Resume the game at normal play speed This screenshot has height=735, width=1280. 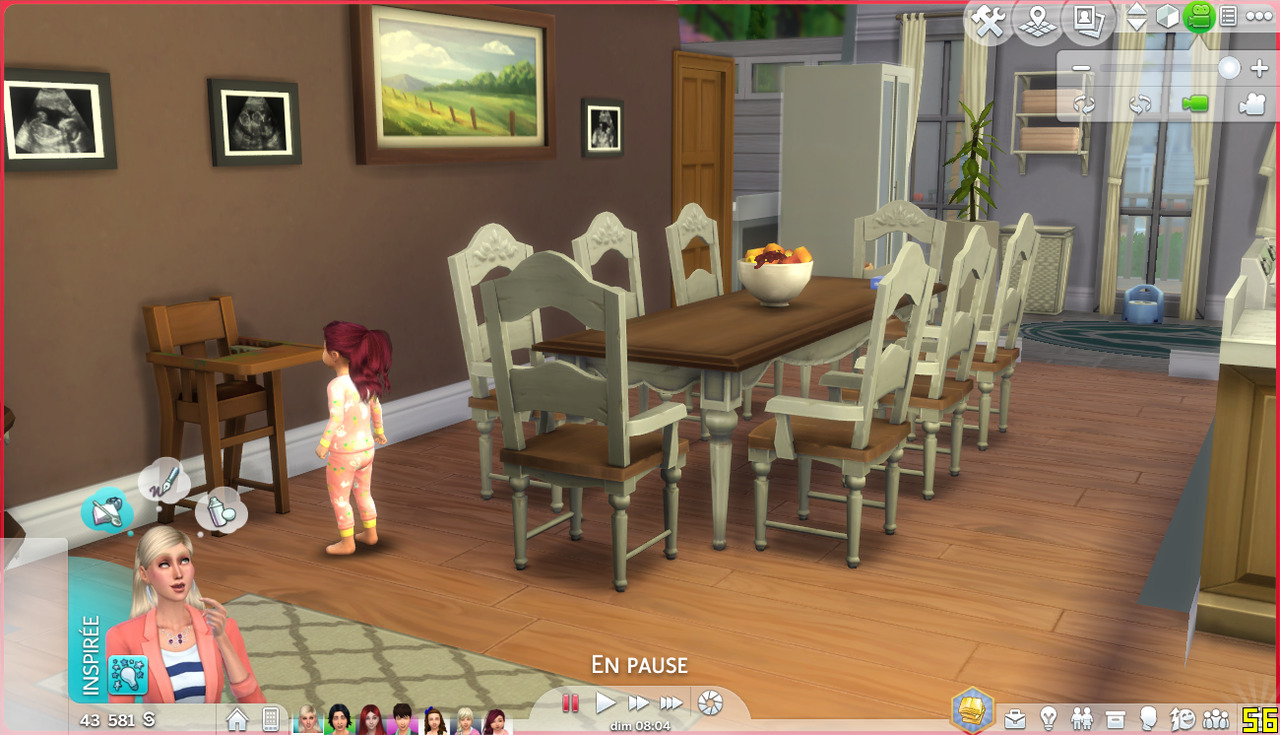(x=606, y=703)
